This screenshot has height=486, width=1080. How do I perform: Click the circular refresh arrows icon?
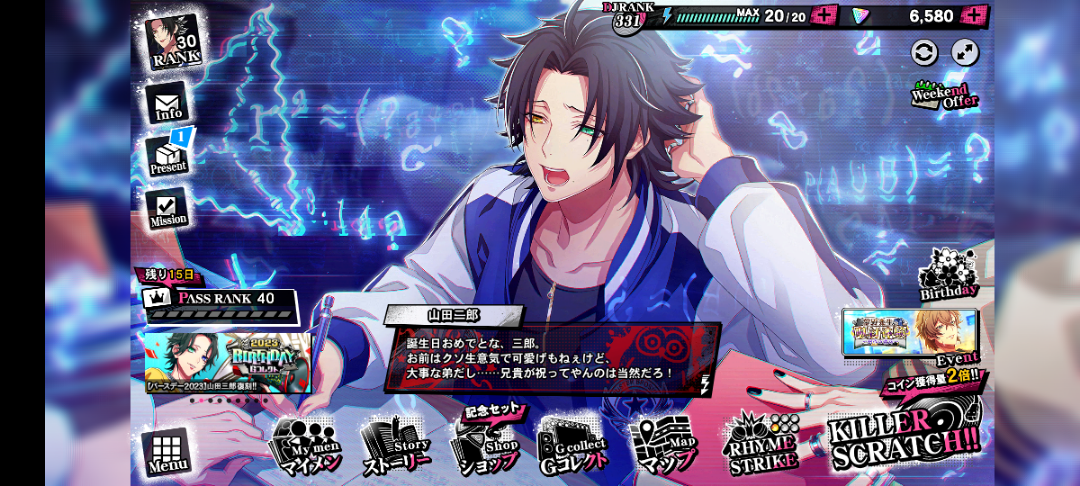point(925,52)
